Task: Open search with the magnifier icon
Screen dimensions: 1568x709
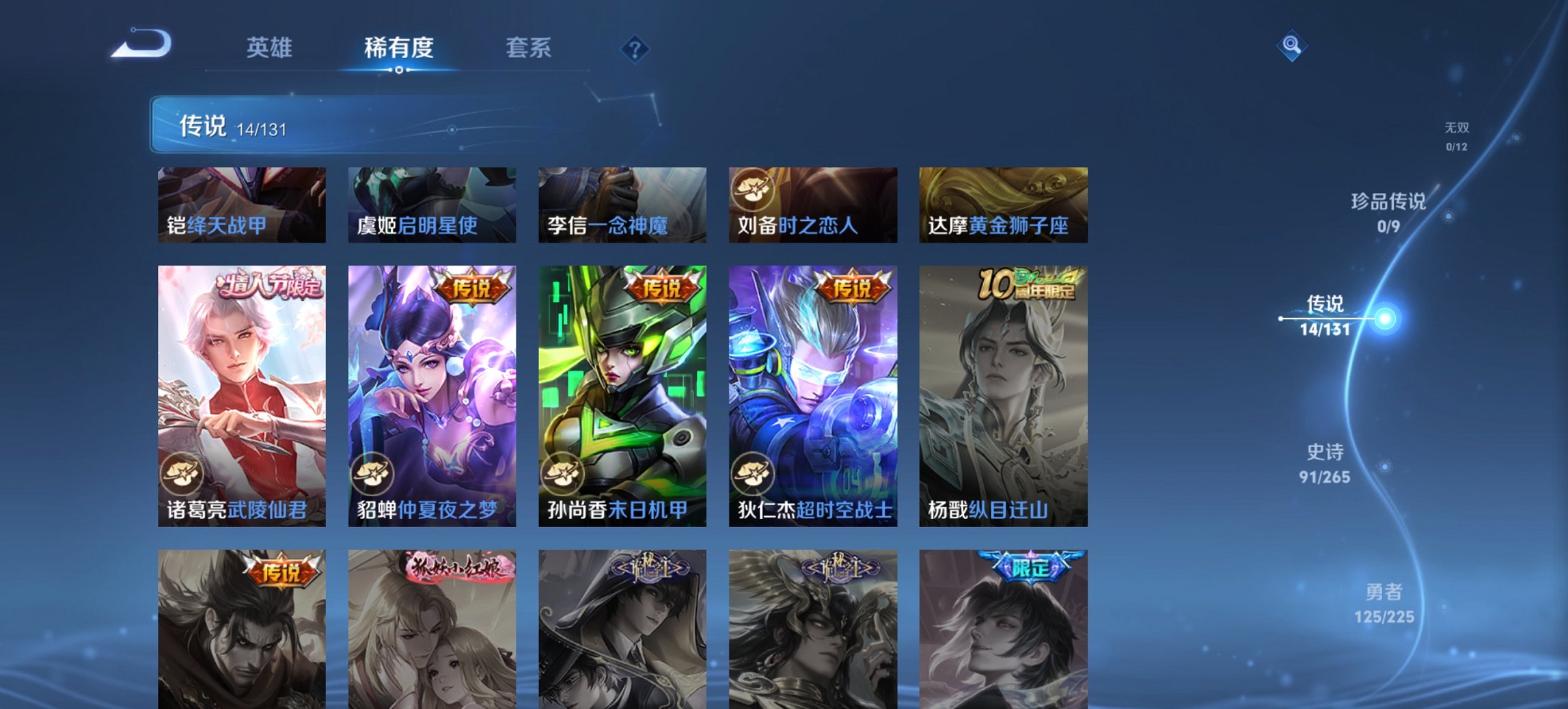Action: (1290, 47)
